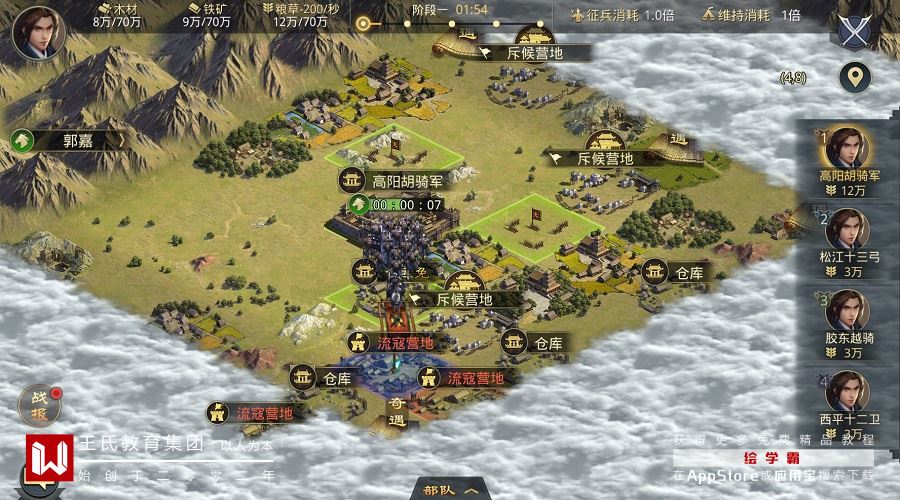This screenshot has height=500, width=900.
Task: Open the crossed swords battle menu
Action: [853, 31]
